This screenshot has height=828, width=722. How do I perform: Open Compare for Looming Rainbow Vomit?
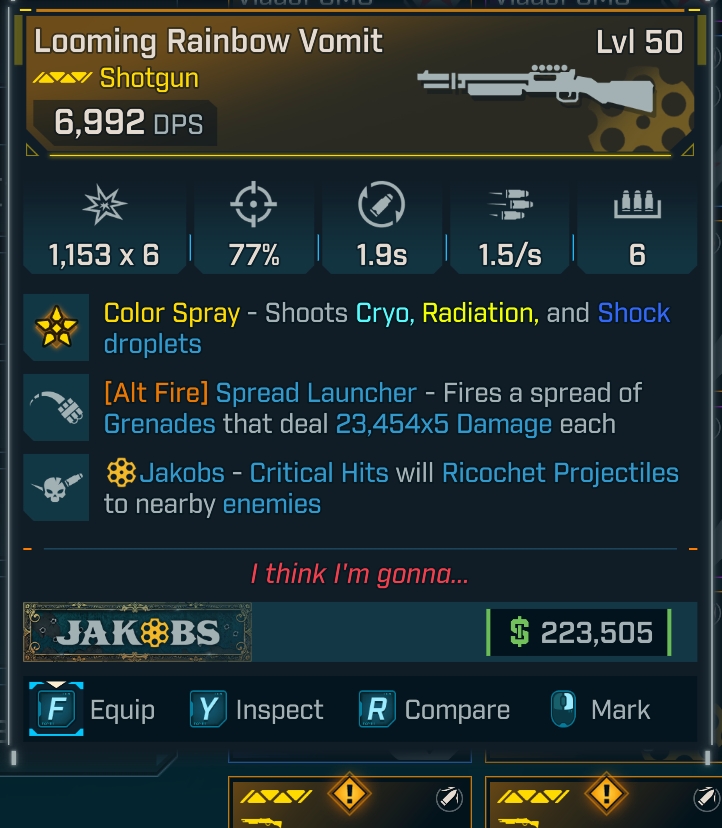456,710
